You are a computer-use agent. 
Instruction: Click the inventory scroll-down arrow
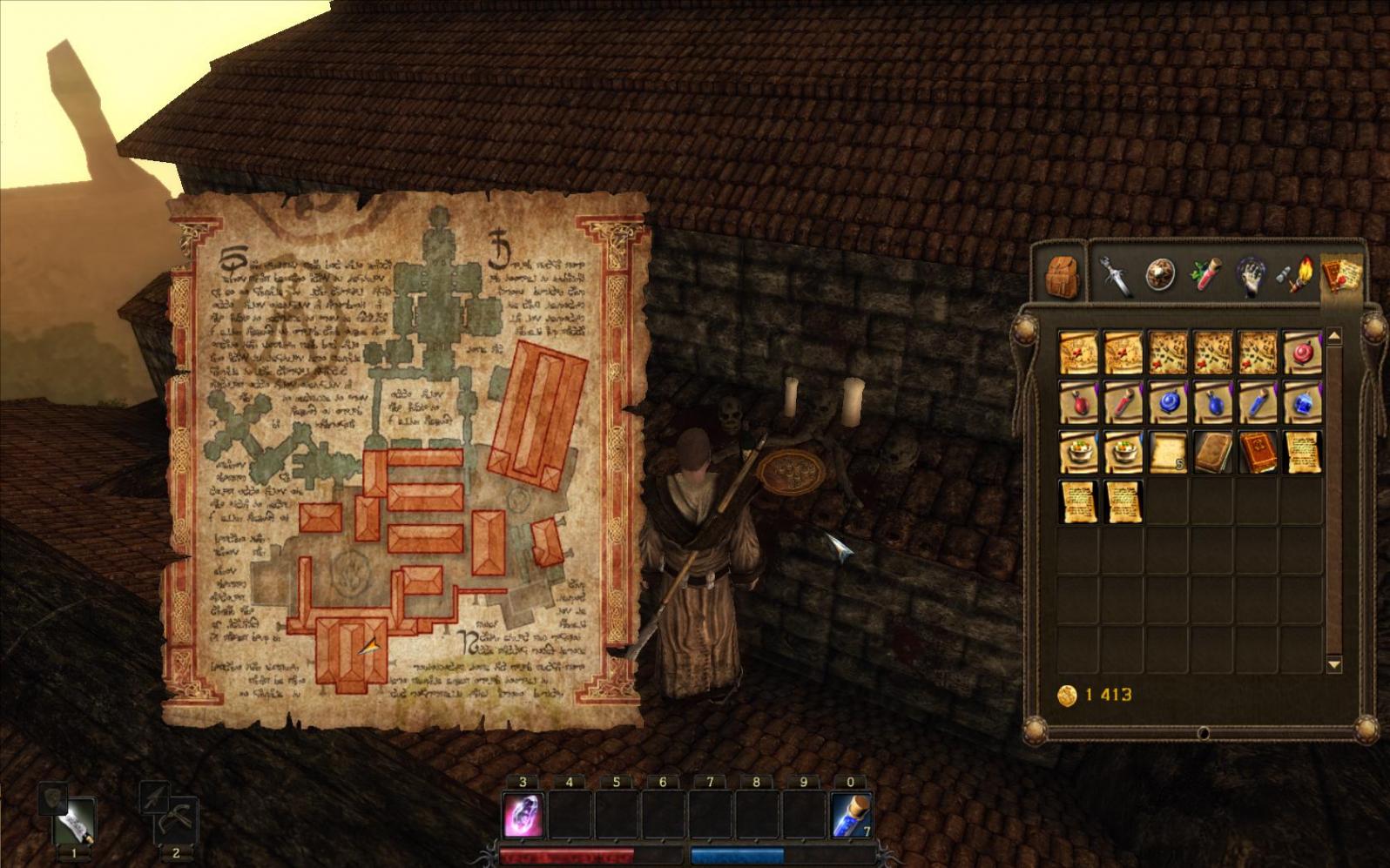point(1333,664)
